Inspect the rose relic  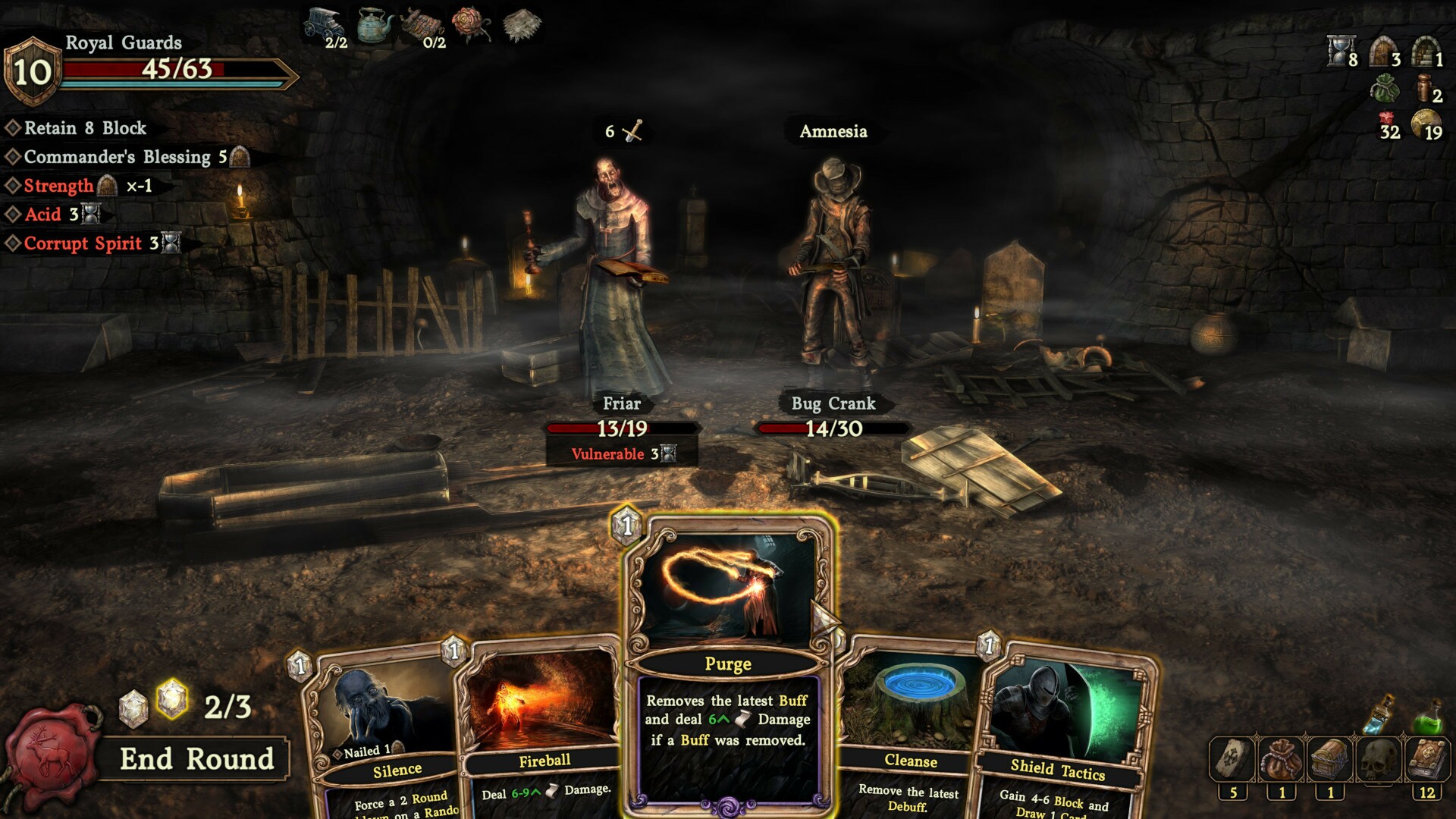click(x=470, y=24)
